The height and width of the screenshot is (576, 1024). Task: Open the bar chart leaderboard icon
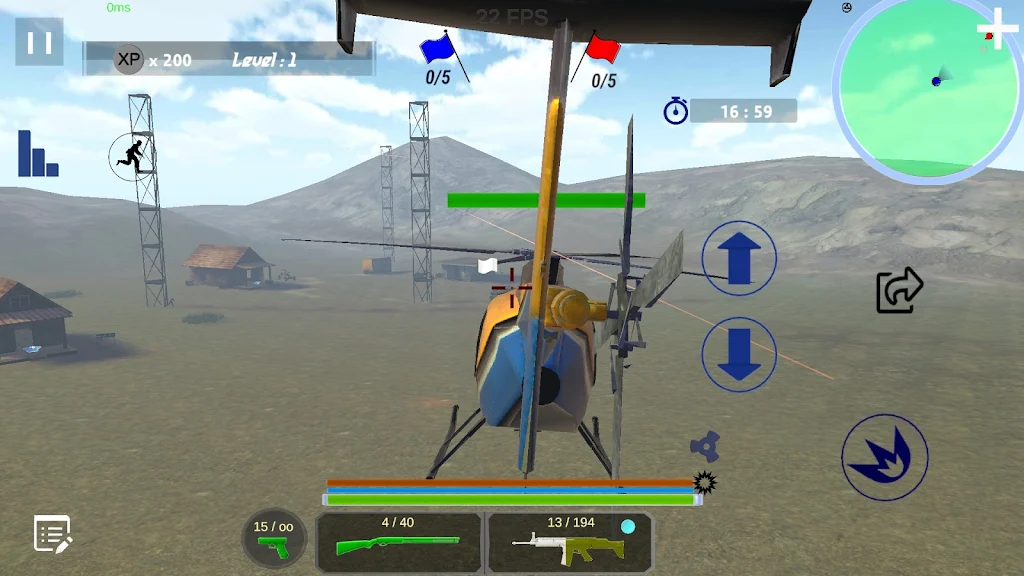coord(38,154)
